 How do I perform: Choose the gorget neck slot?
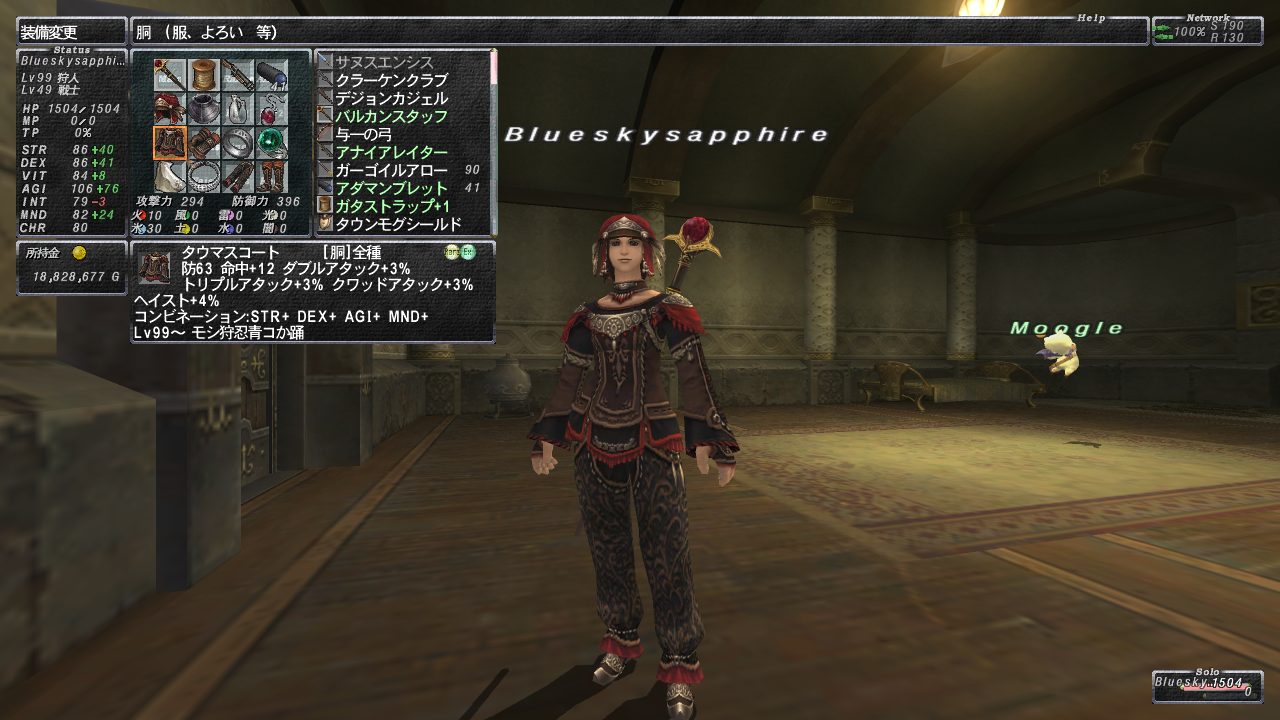[204, 109]
